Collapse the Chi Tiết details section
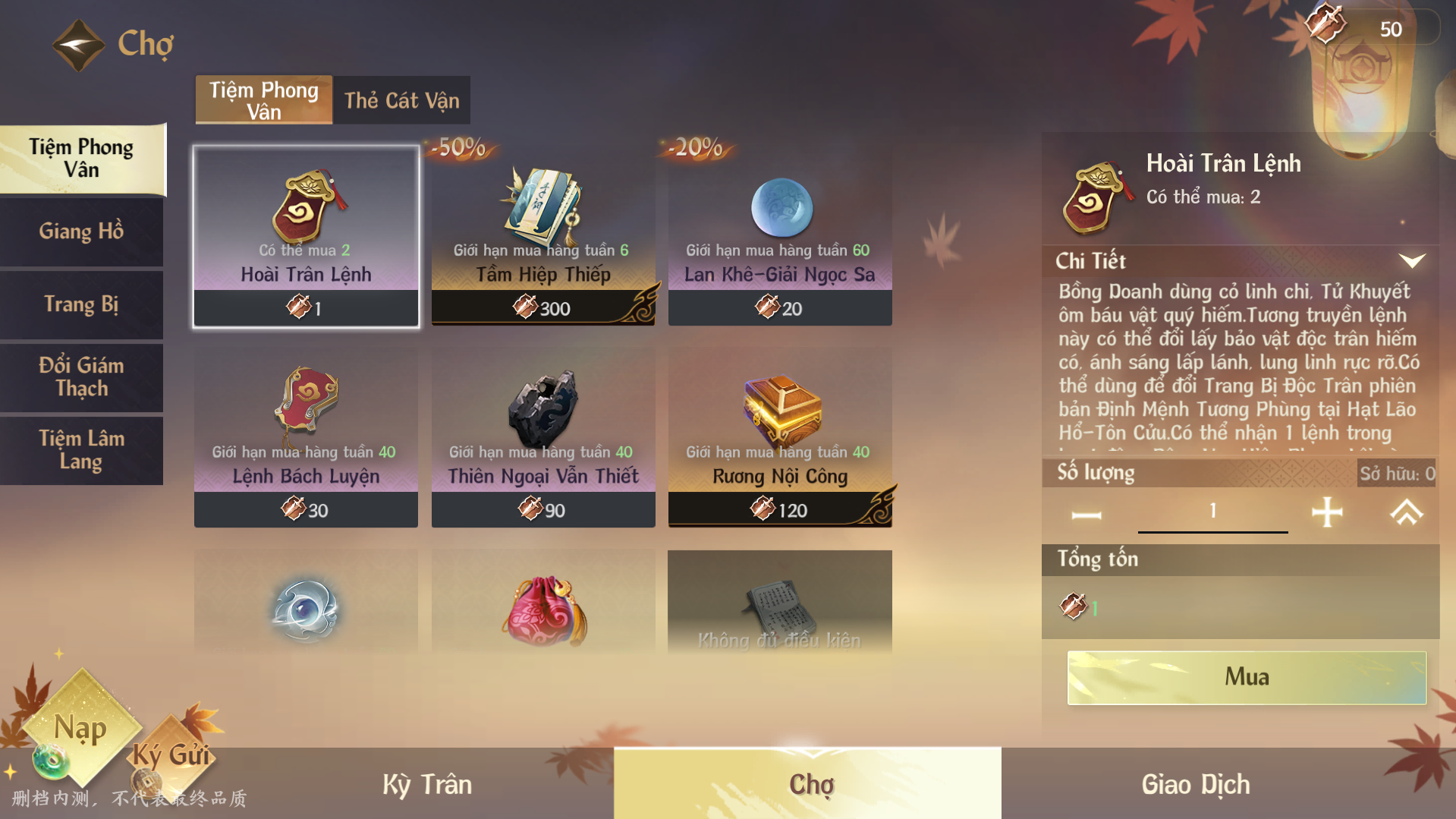The width and height of the screenshot is (1456, 819). click(x=1411, y=261)
